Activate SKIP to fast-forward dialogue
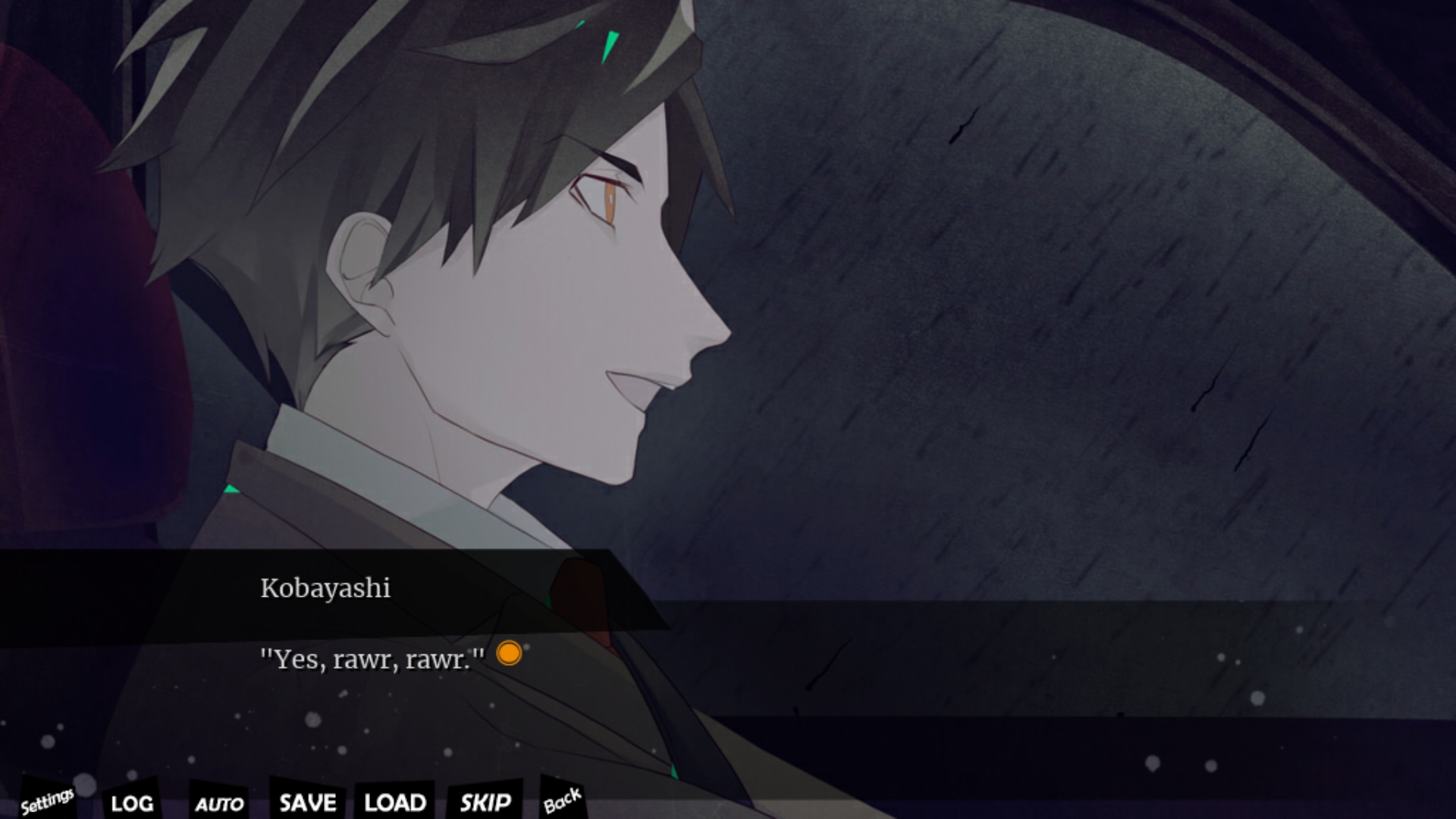 (x=485, y=802)
